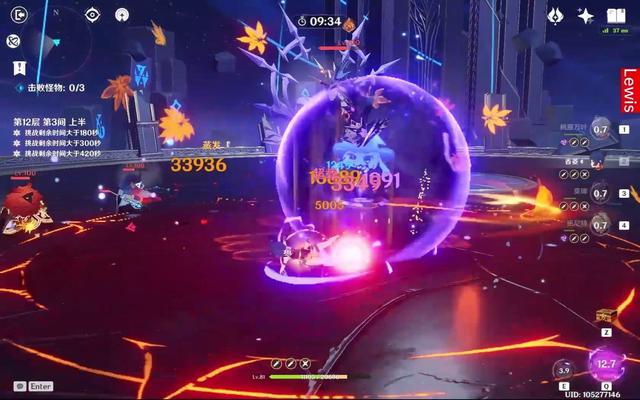The width and height of the screenshot is (640, 400).
Task: Open the flame emblem menu icon
Action: (555, 16)
